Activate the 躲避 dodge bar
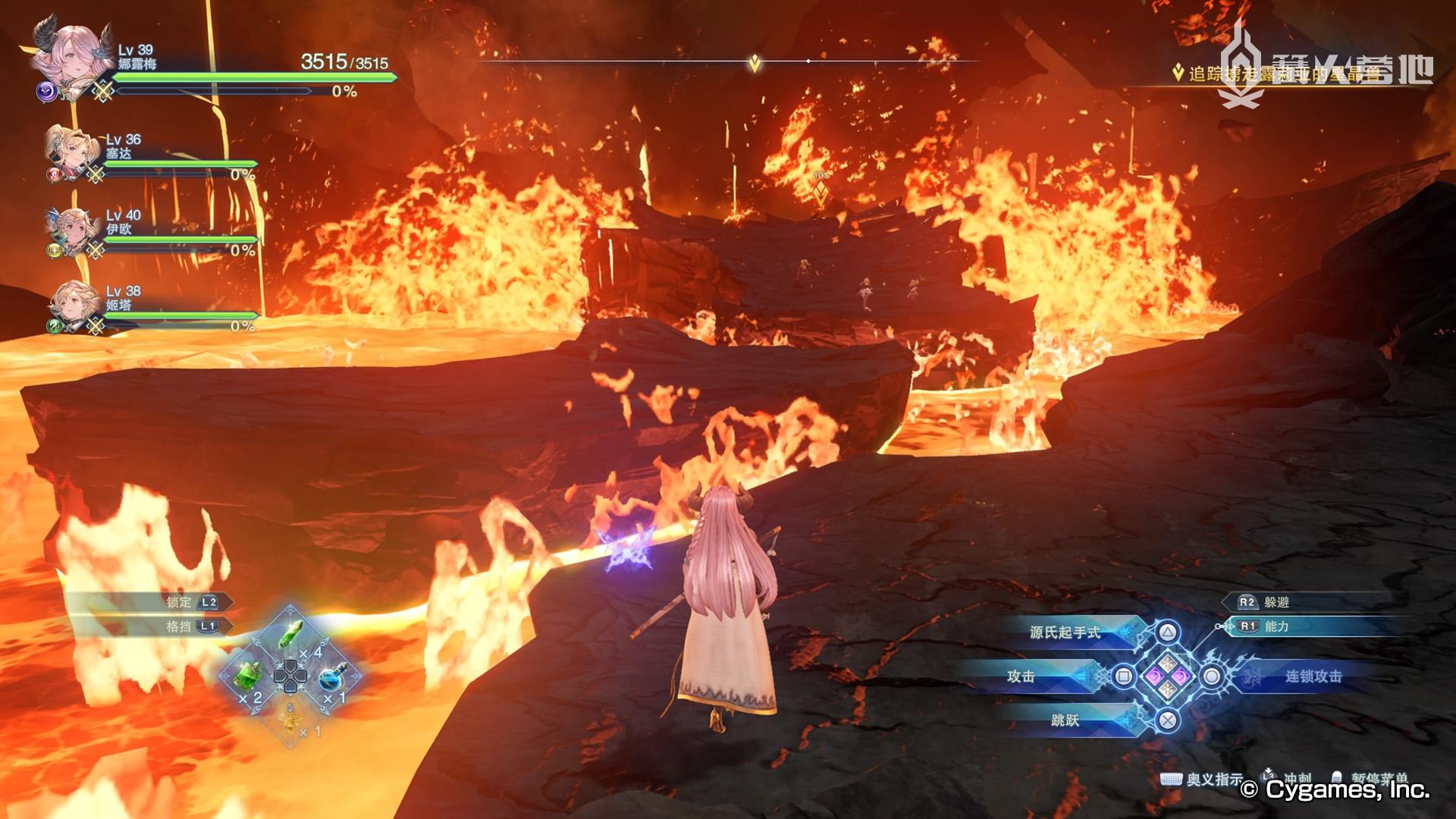 coord(1276,602)
